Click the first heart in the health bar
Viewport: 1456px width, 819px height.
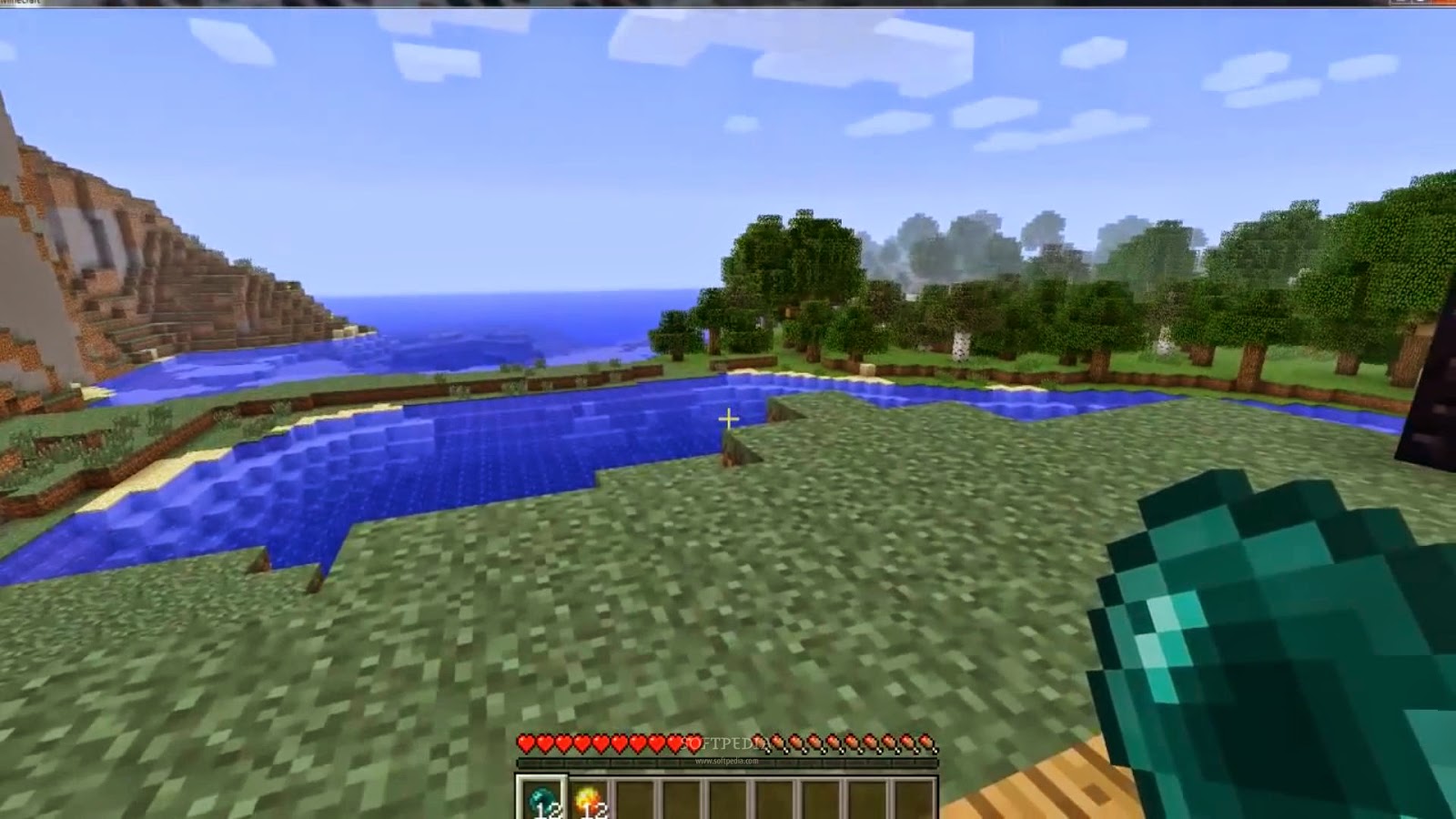pyautogui.click(x=526, y=743)
